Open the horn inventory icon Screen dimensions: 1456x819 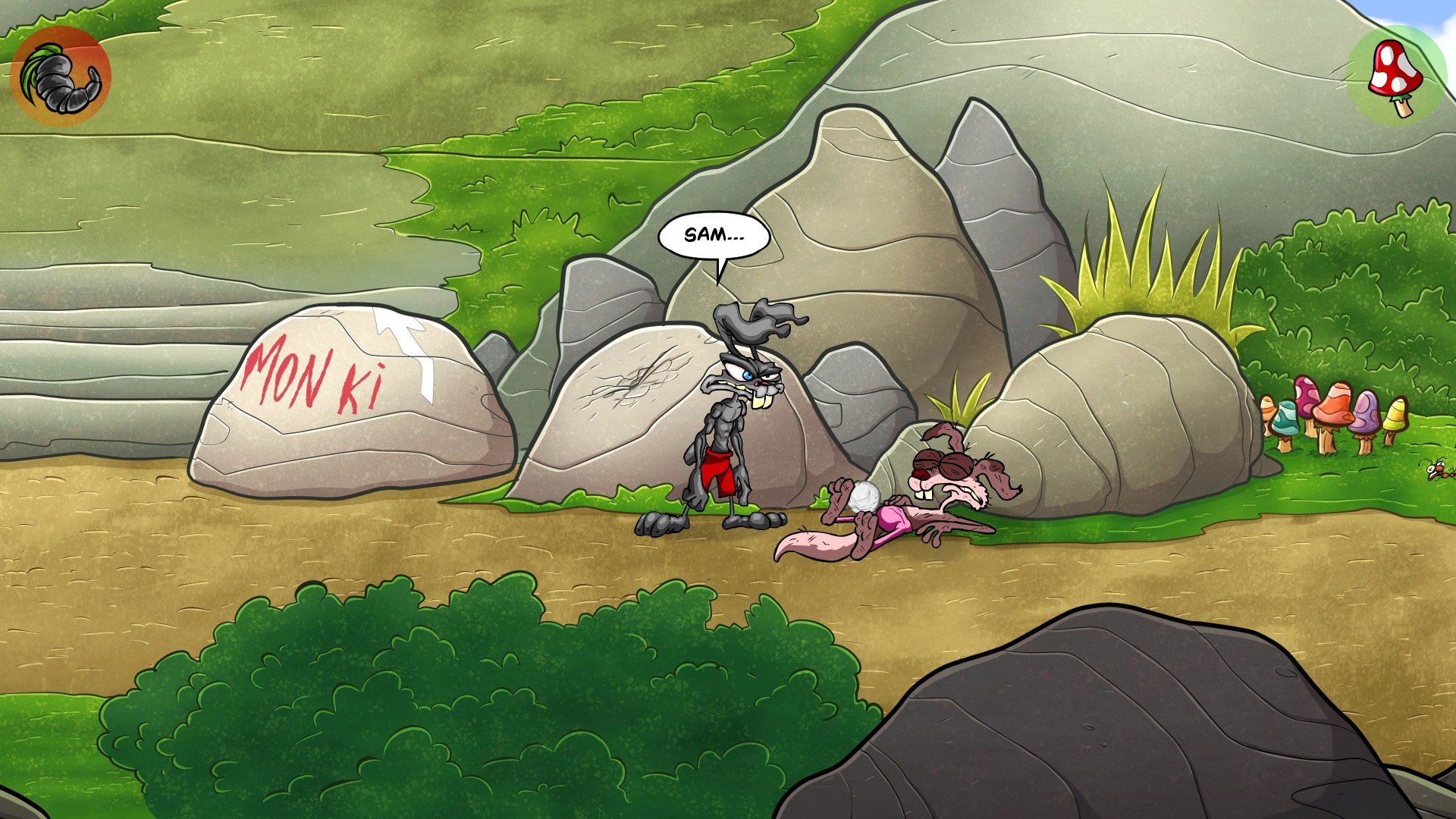click(61, 77)
